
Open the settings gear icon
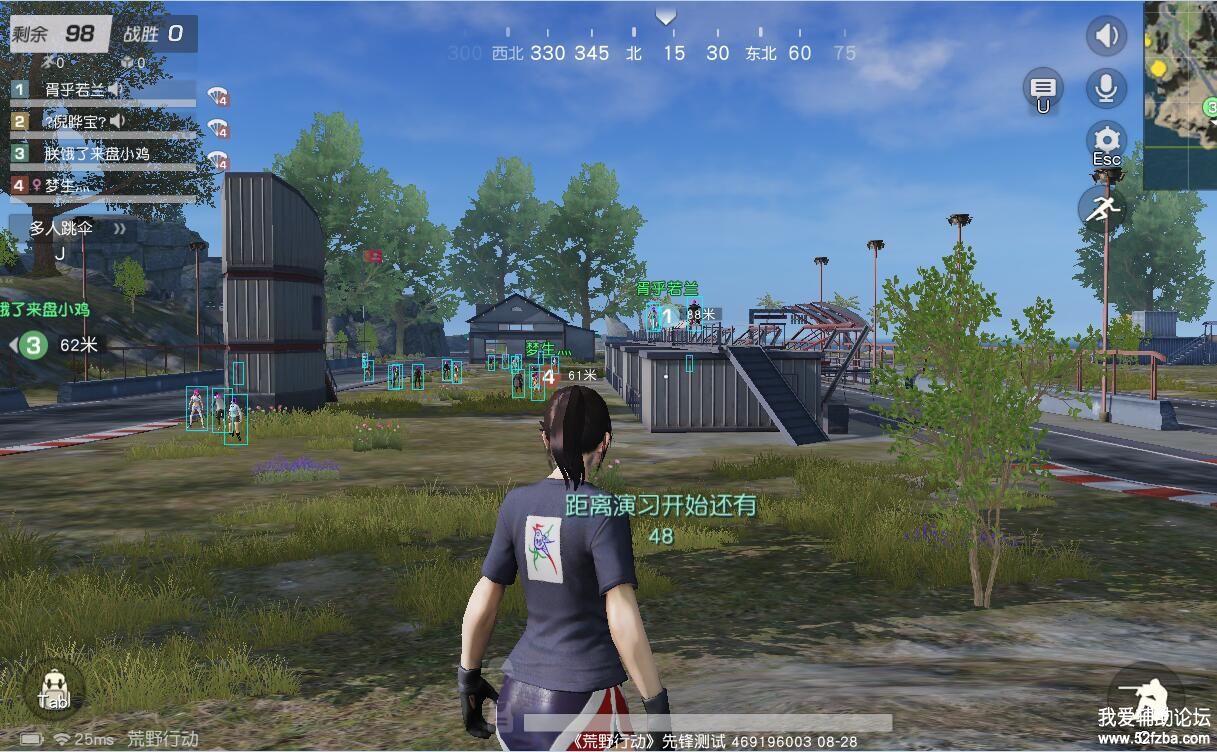pyautogui.click(x=1106, y=139)
